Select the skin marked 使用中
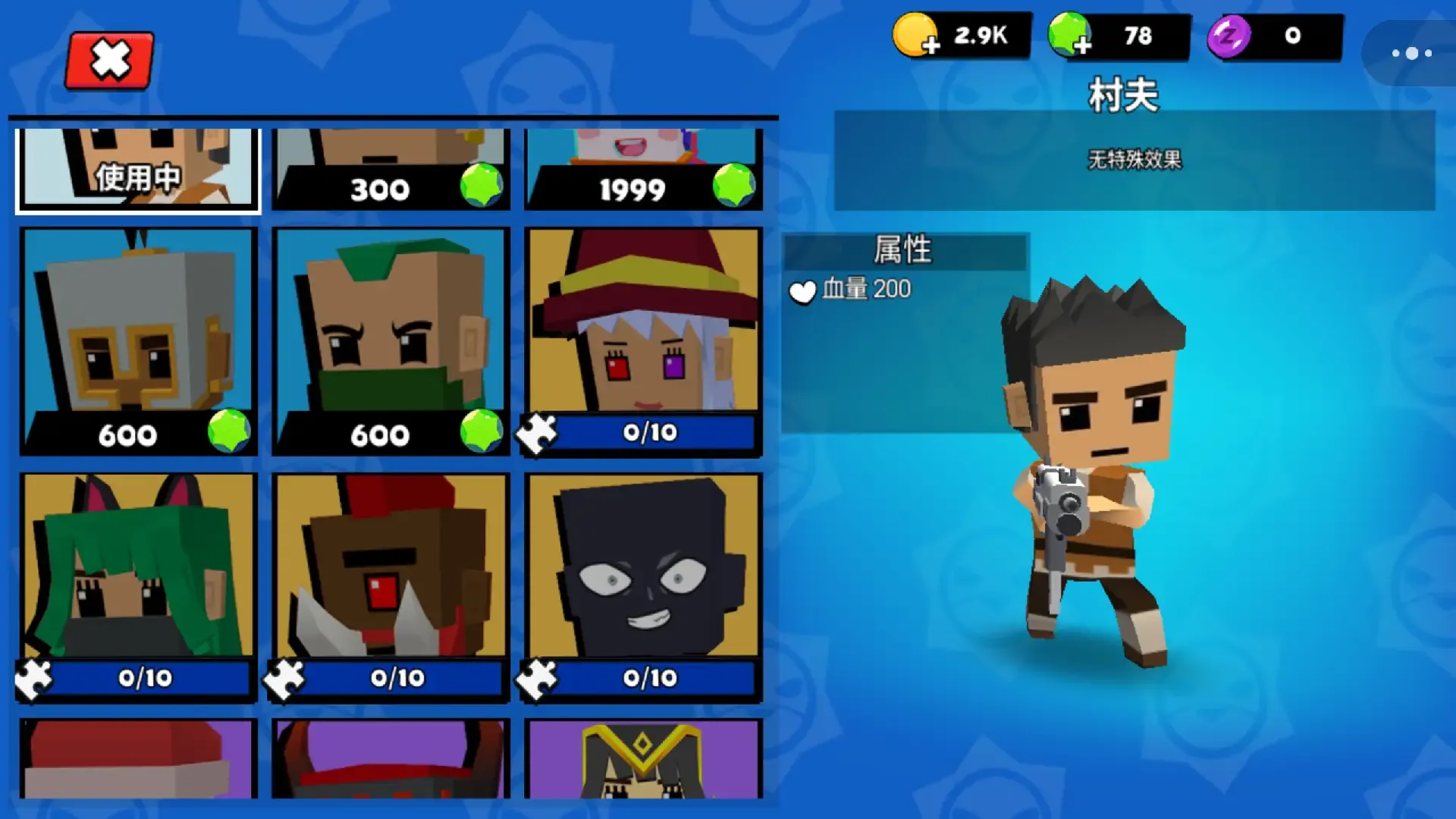Image resolution: width=1456 pixels, height=819 pixels. pyautogui.click(x=138, y=168)
